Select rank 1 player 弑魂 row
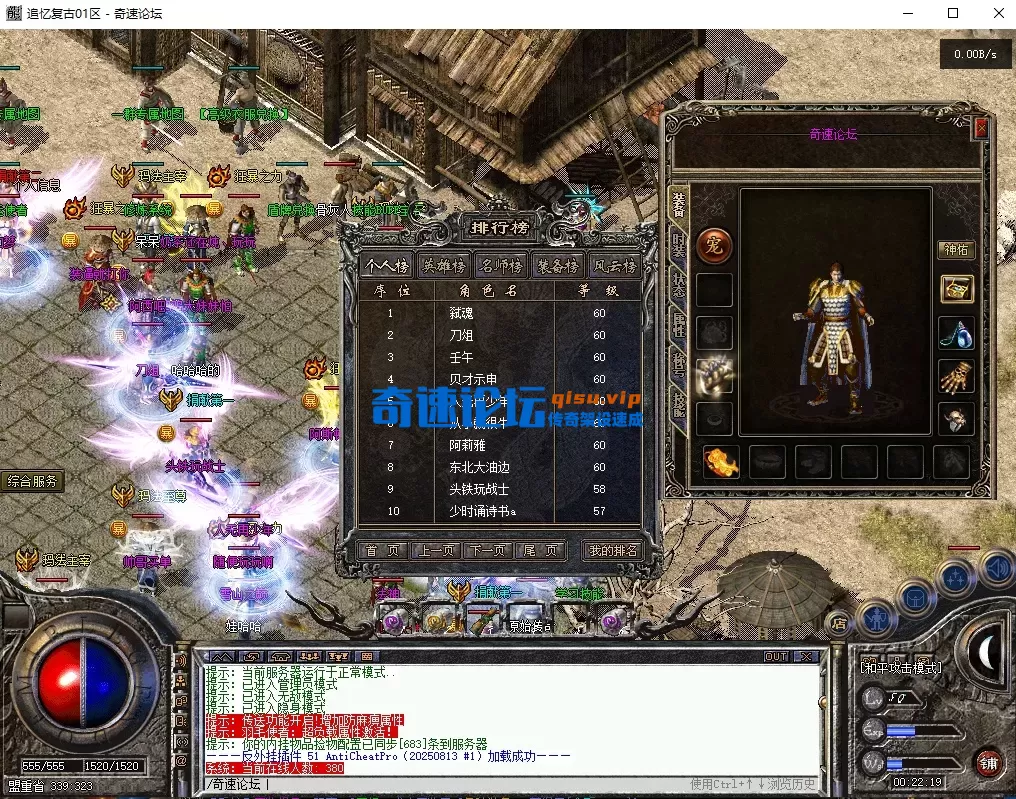The height and width of the screenshot is (799, 1016). click(x=500, y=313)
